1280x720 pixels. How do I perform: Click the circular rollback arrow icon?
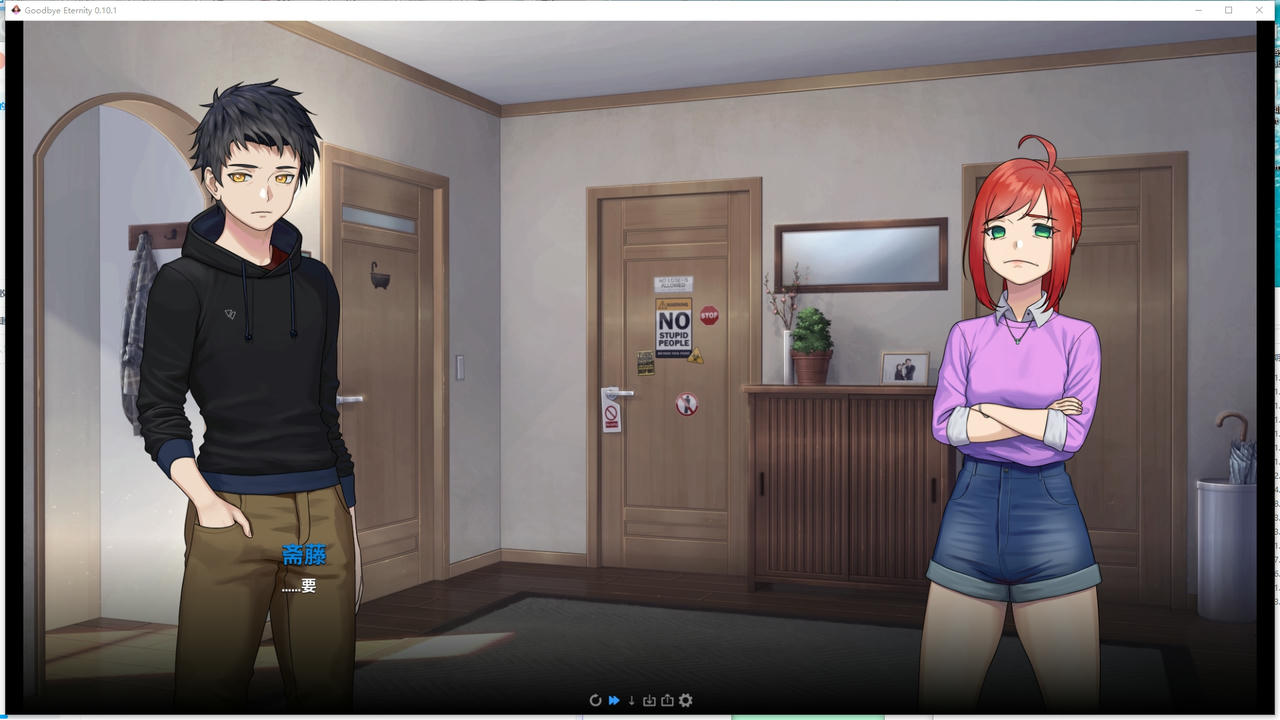coord(596,700)
